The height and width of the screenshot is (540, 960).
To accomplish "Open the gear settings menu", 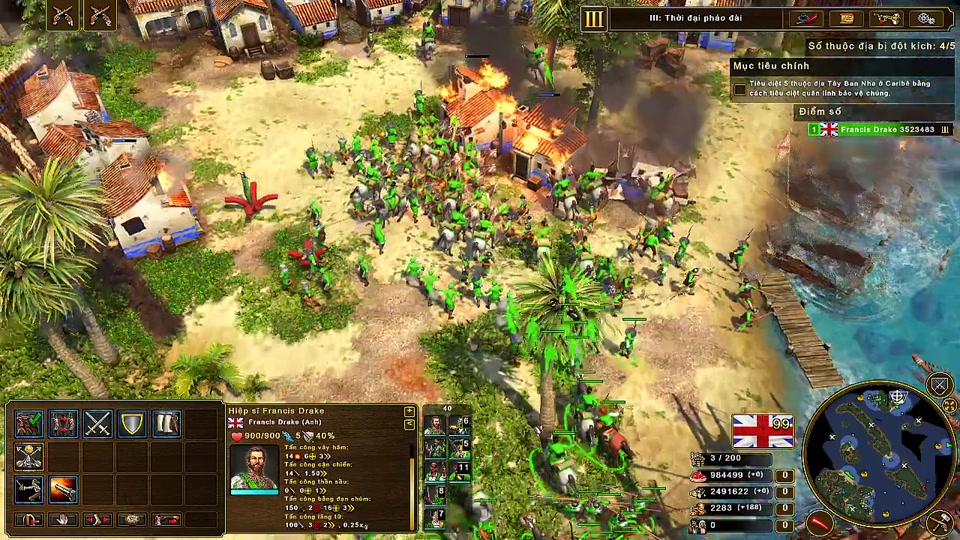I will coord(927,18).
